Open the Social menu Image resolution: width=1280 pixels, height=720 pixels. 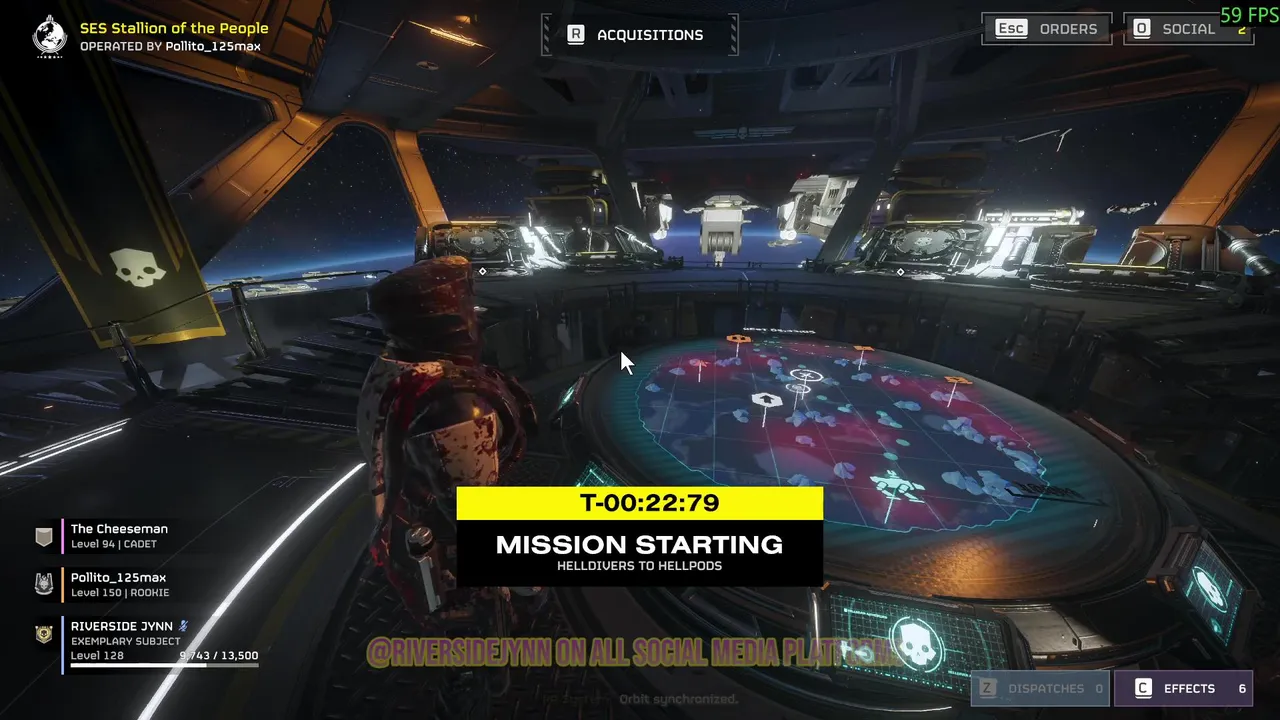tap(1187, 29)
